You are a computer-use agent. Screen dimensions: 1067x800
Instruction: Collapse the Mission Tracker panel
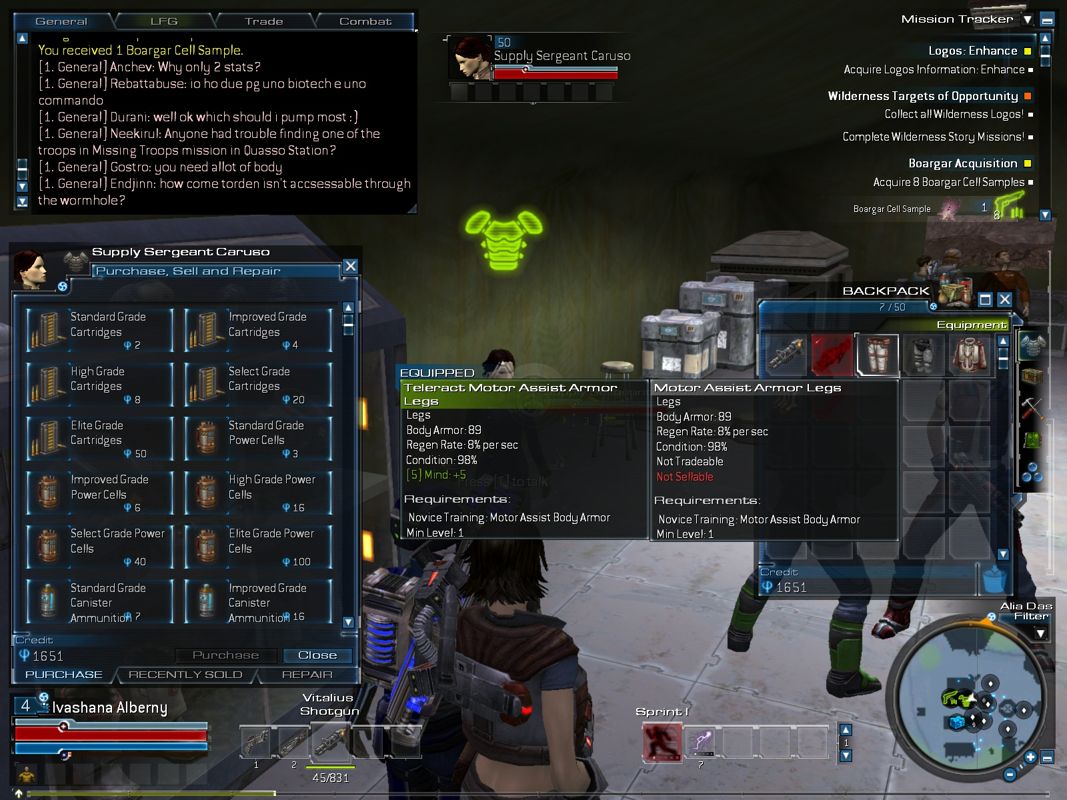pyautogui.click(x=1046, y=19)
